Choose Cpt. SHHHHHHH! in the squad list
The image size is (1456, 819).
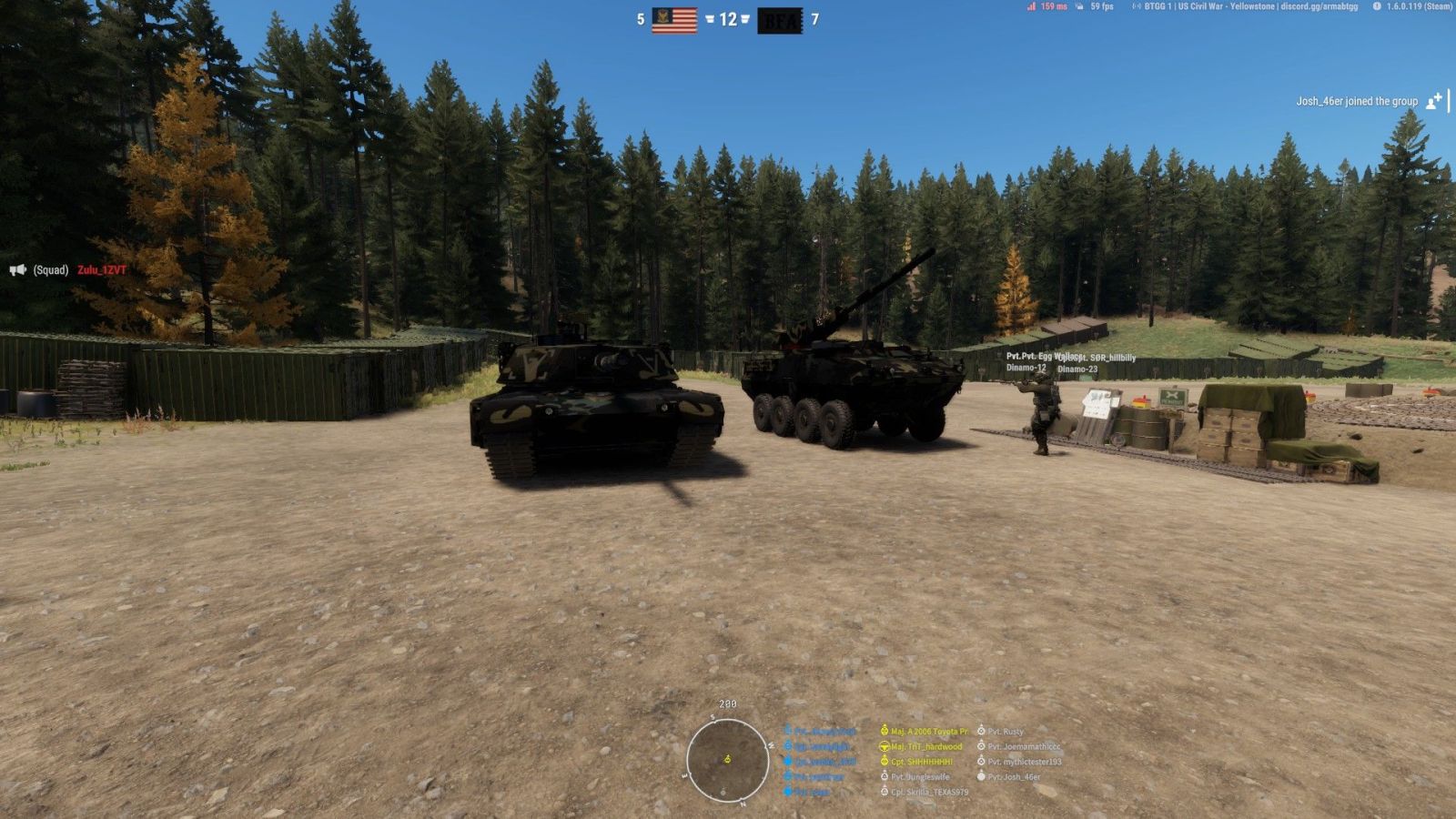(921, 762)
